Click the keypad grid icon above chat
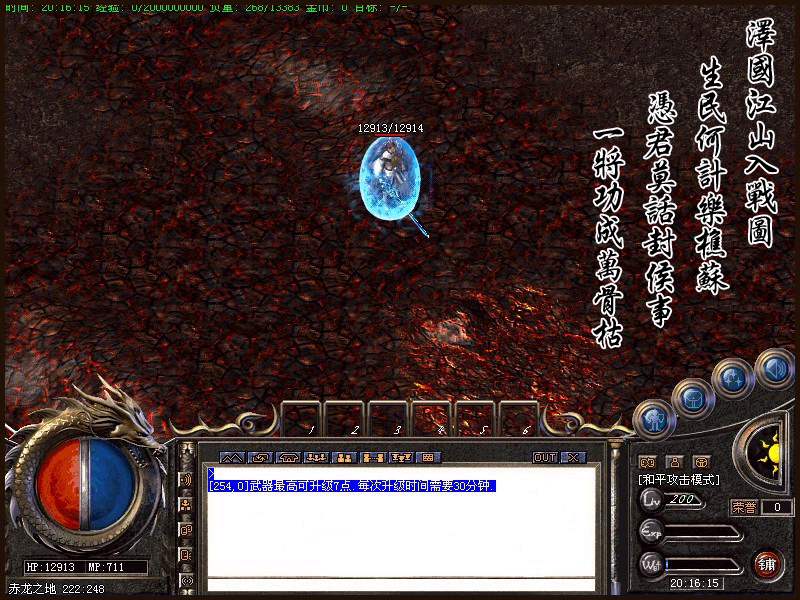Viewport: 800px width, 600px height. (428, 457)
